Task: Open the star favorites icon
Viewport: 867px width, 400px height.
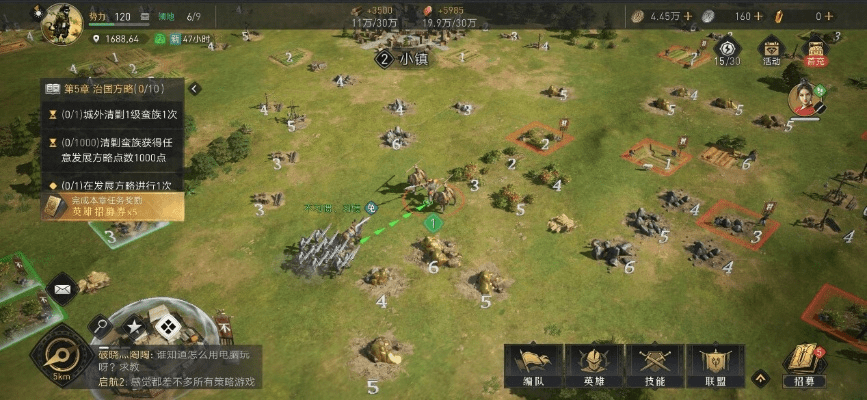Action: click(x=134, y=327)
